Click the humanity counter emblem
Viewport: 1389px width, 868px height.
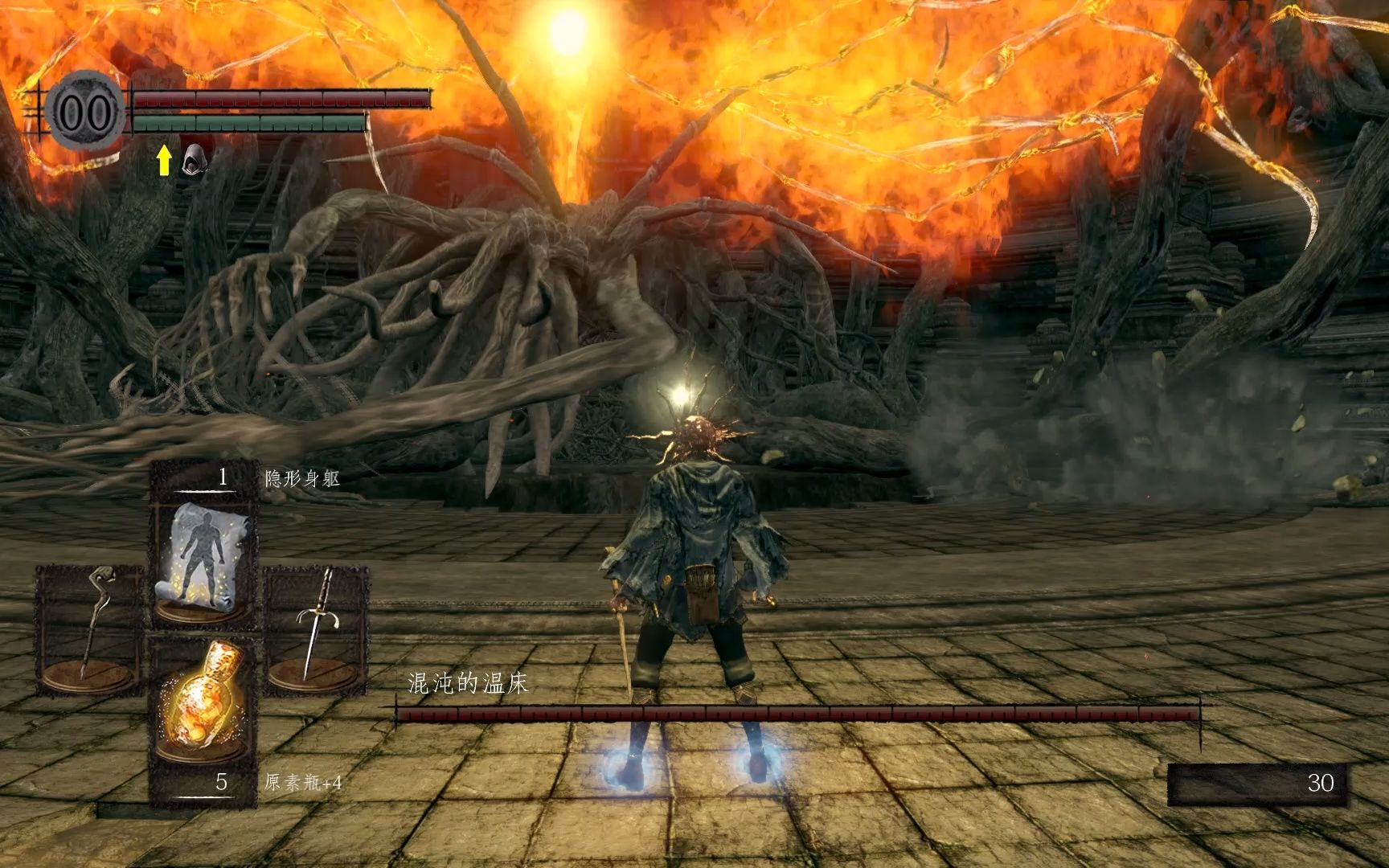[84, 112]
